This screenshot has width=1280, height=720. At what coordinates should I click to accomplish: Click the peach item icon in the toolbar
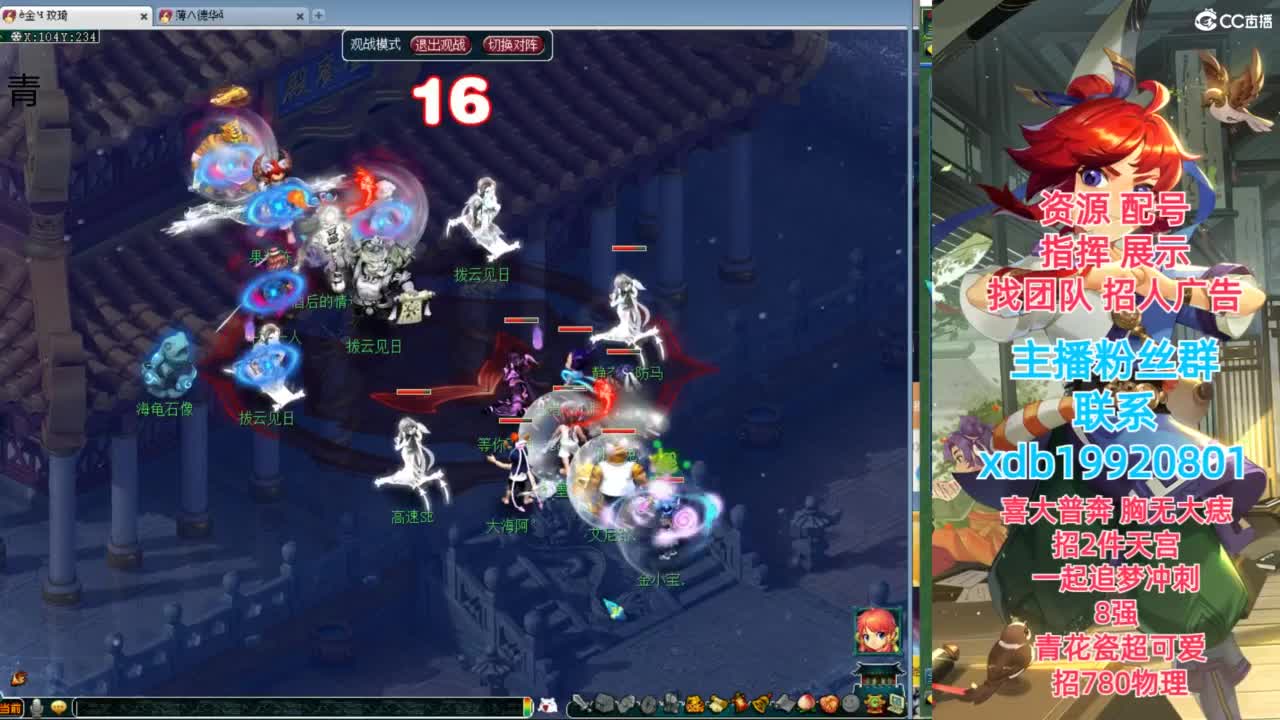pyautogui.click(x=804, y=703)
